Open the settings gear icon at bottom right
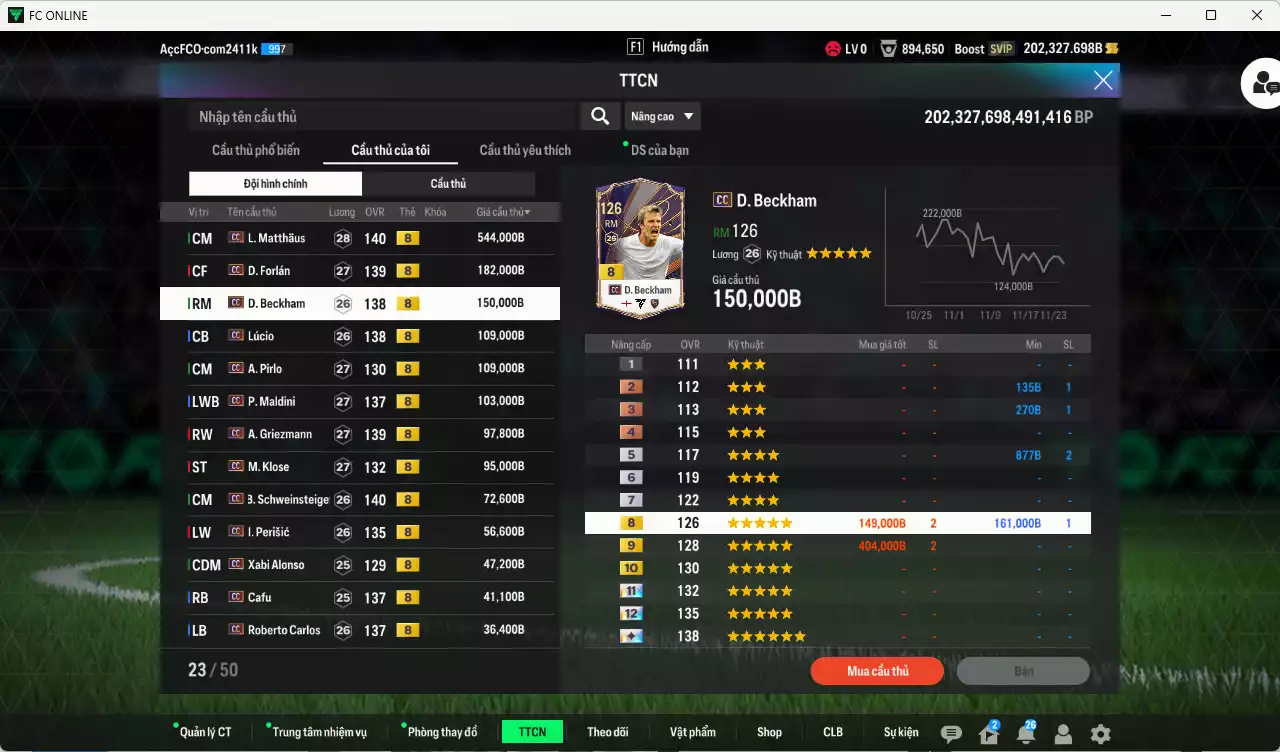The width and height of the screenshot is (1280, 752). click(x=1099, y=732)
